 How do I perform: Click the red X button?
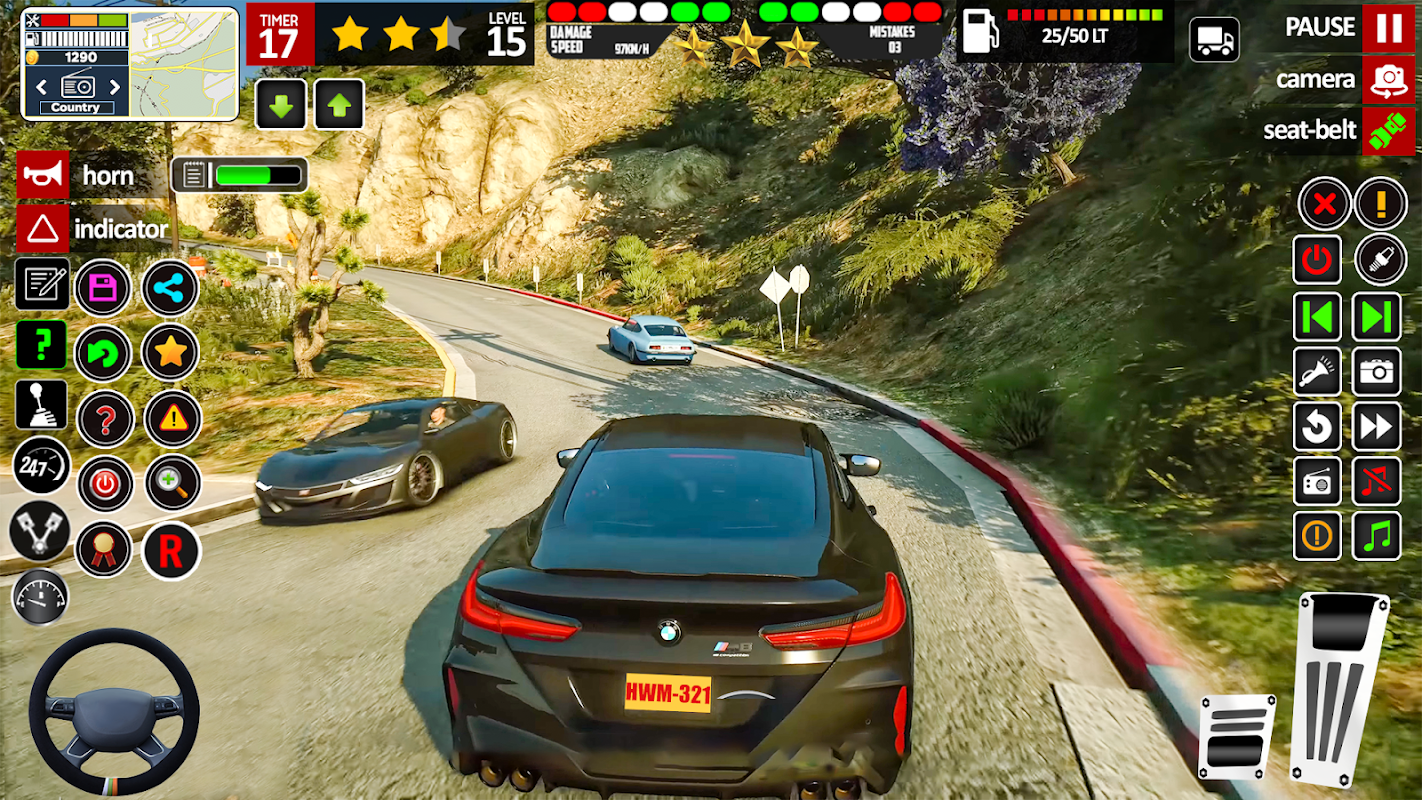(x=1324, y=204)
